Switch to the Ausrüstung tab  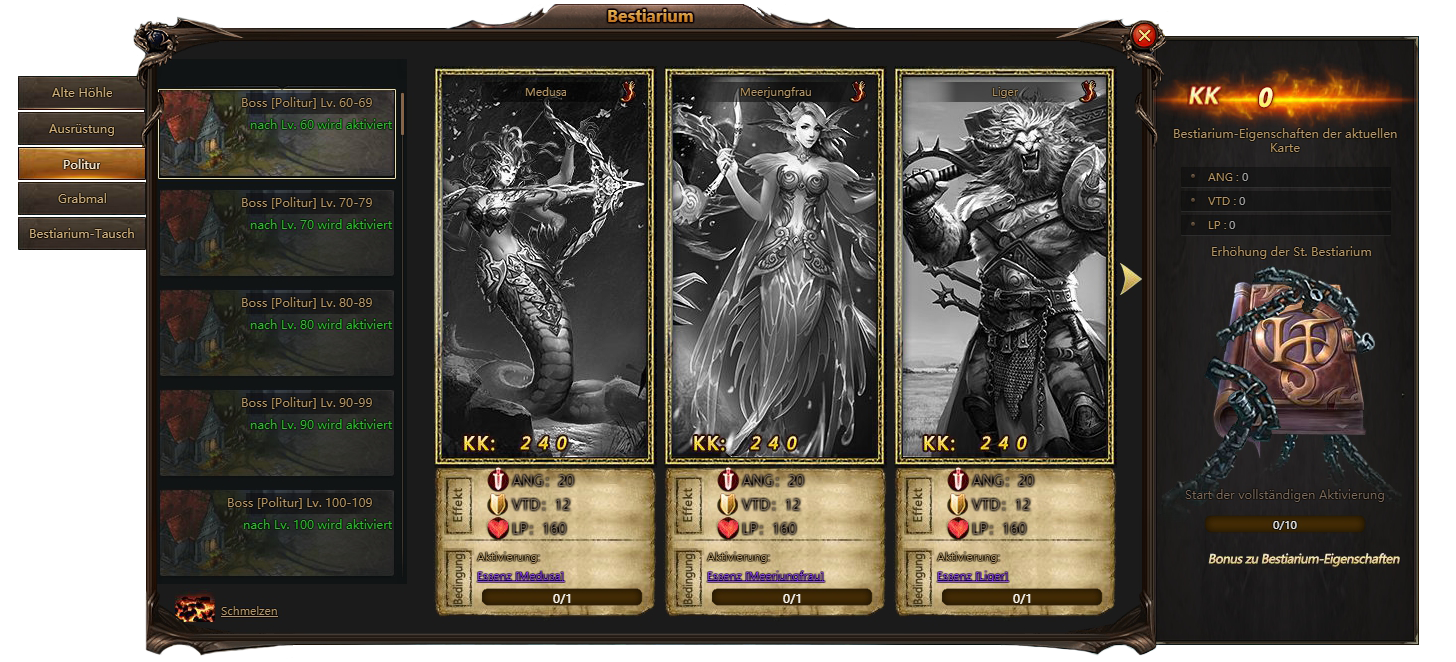coord(82,129)
